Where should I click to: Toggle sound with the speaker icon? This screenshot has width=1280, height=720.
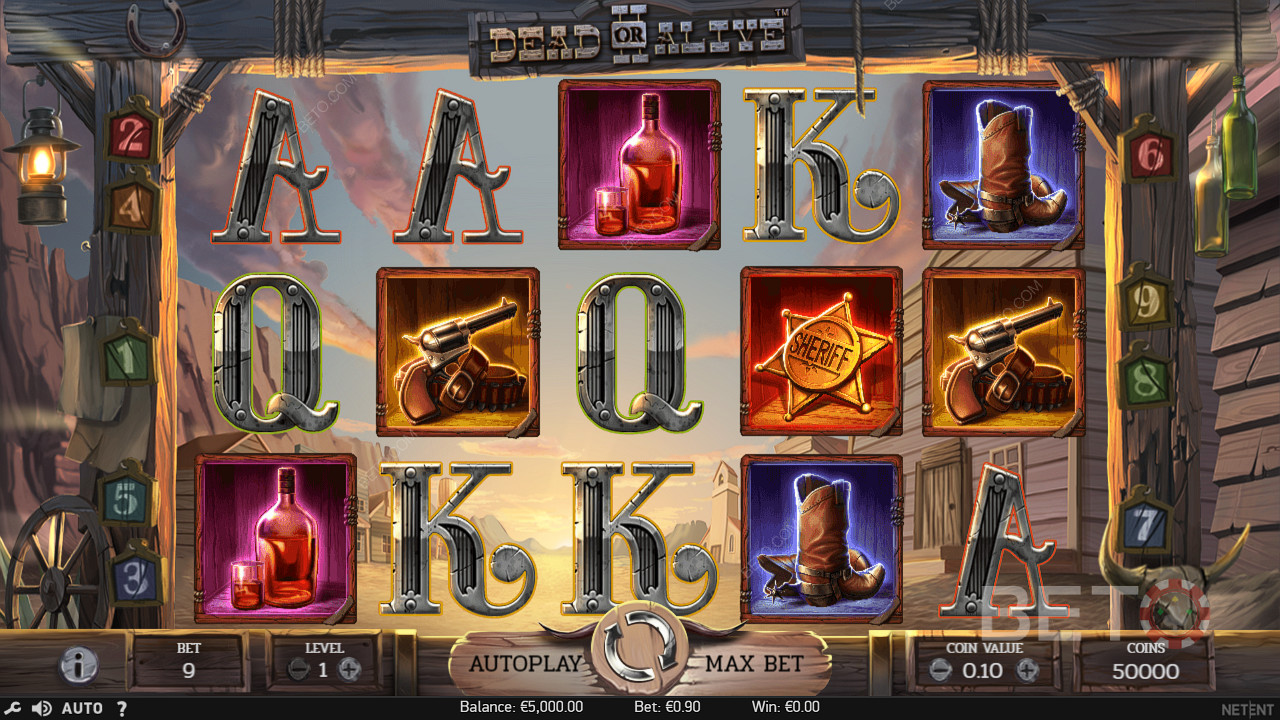(41, 708)
